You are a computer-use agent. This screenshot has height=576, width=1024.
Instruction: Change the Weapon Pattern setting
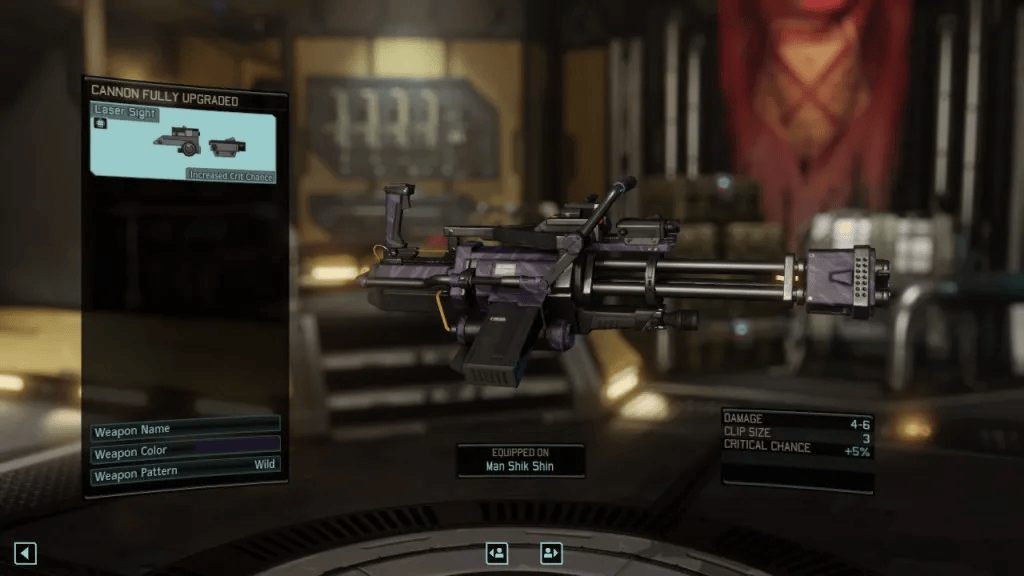click(185, 475)
